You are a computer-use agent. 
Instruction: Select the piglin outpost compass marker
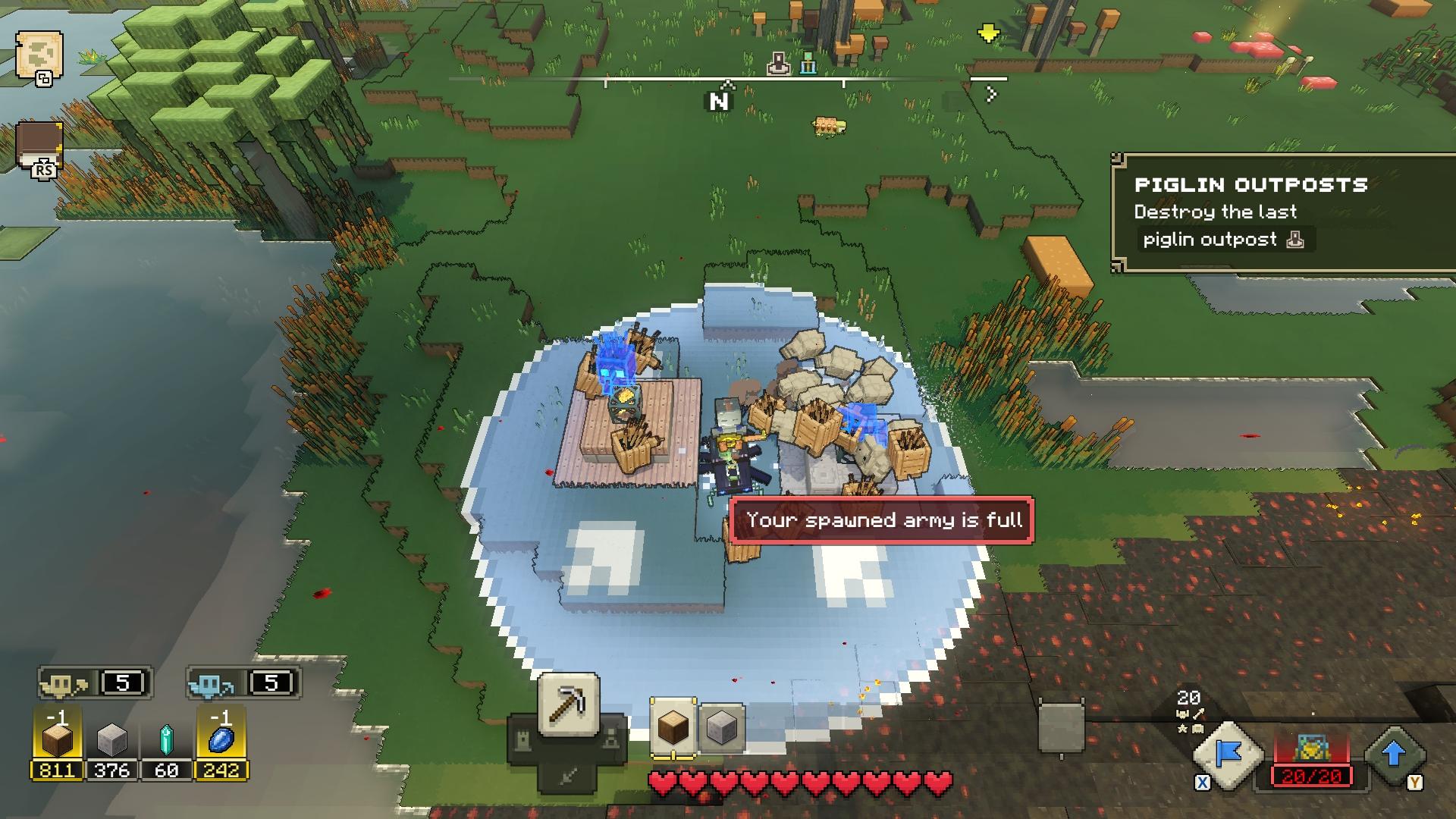778,65
